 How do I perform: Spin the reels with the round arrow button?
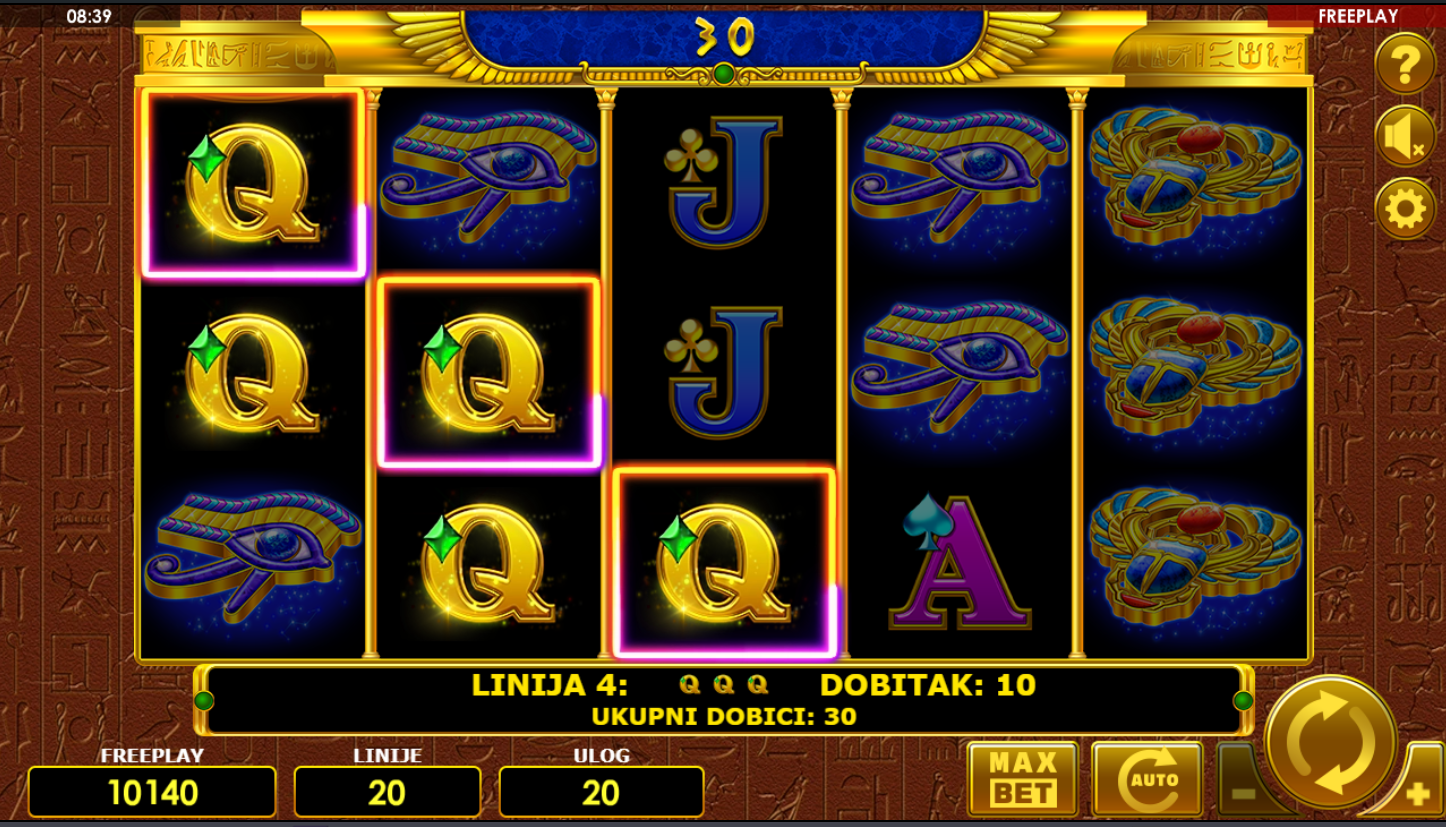click(x=1330, y=741)
